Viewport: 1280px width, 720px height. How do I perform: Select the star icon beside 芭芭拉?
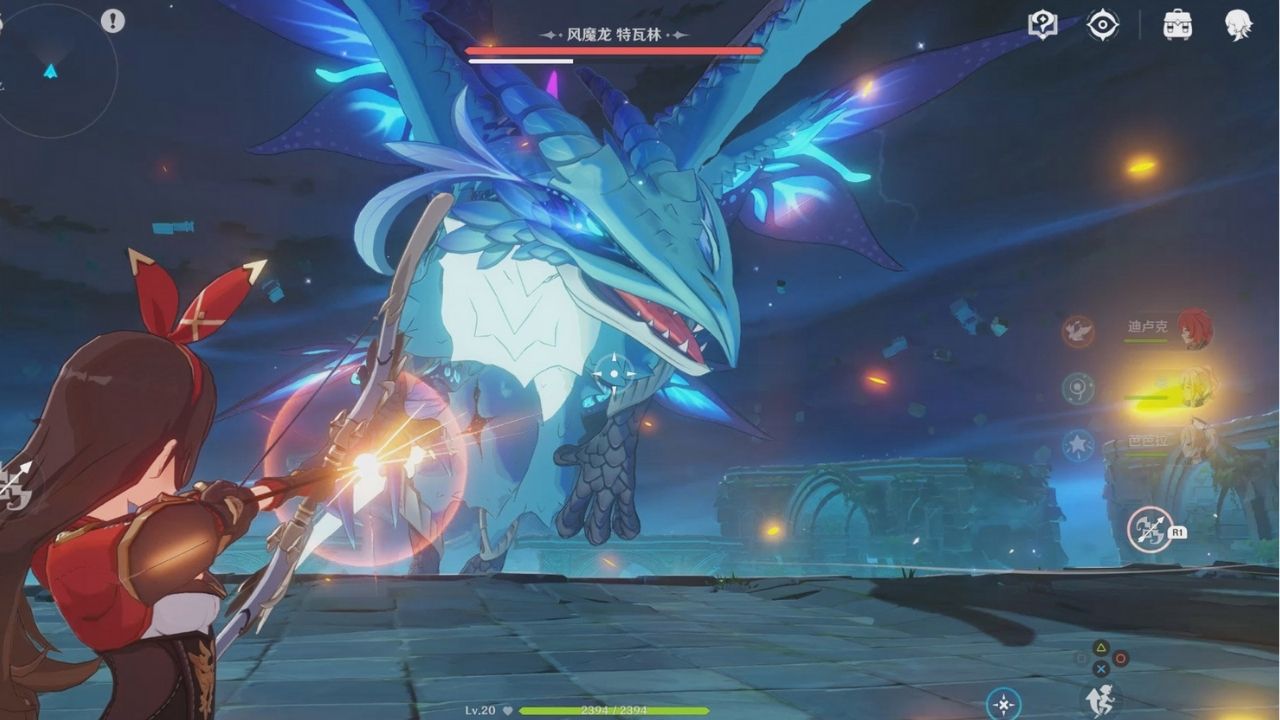pyautogui.click(x=1077, y=445)
